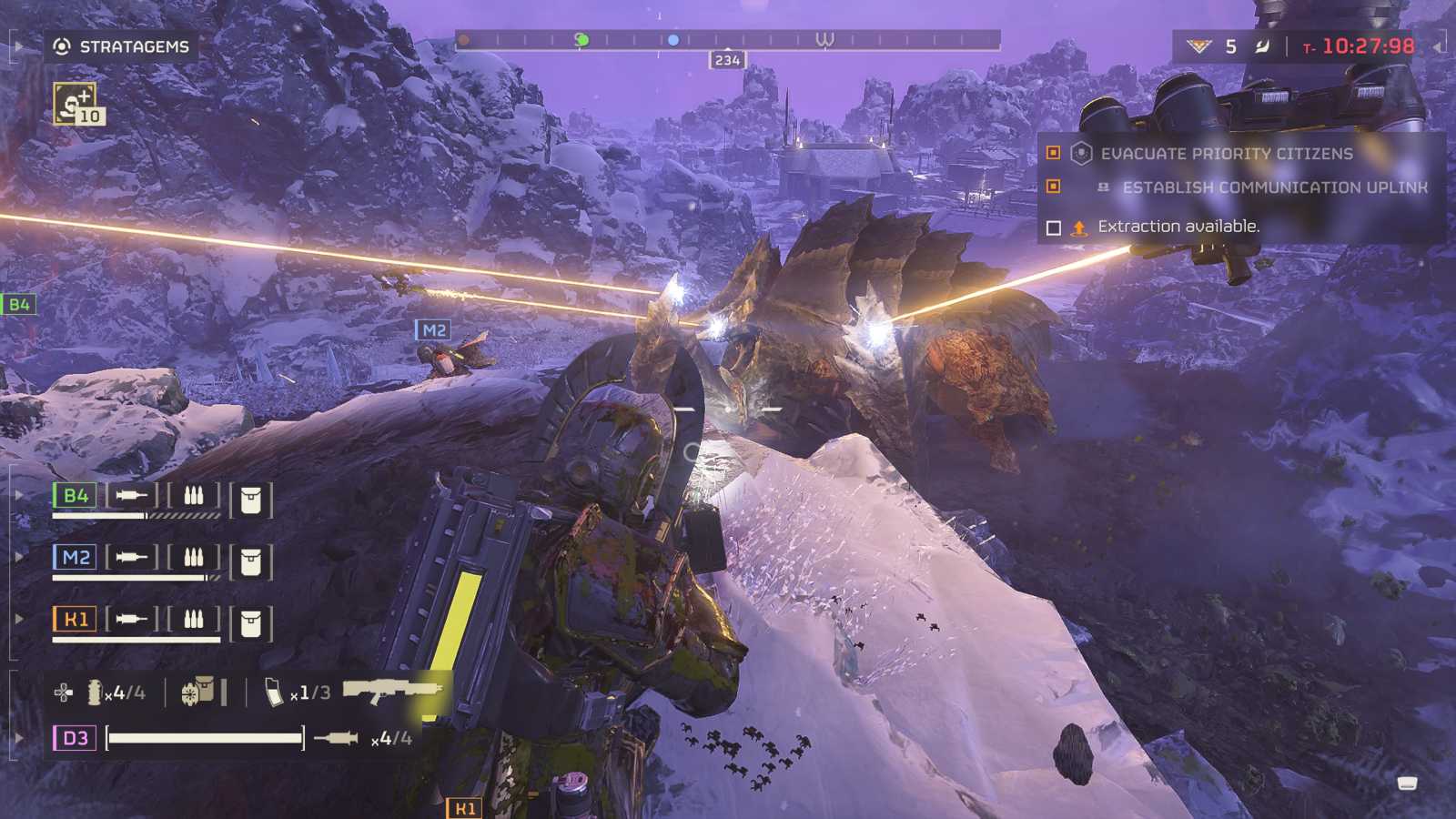Click the reinforcements remaining icon
The height and width of the screenshot is (819, 1456).
tap(1199, 46)
